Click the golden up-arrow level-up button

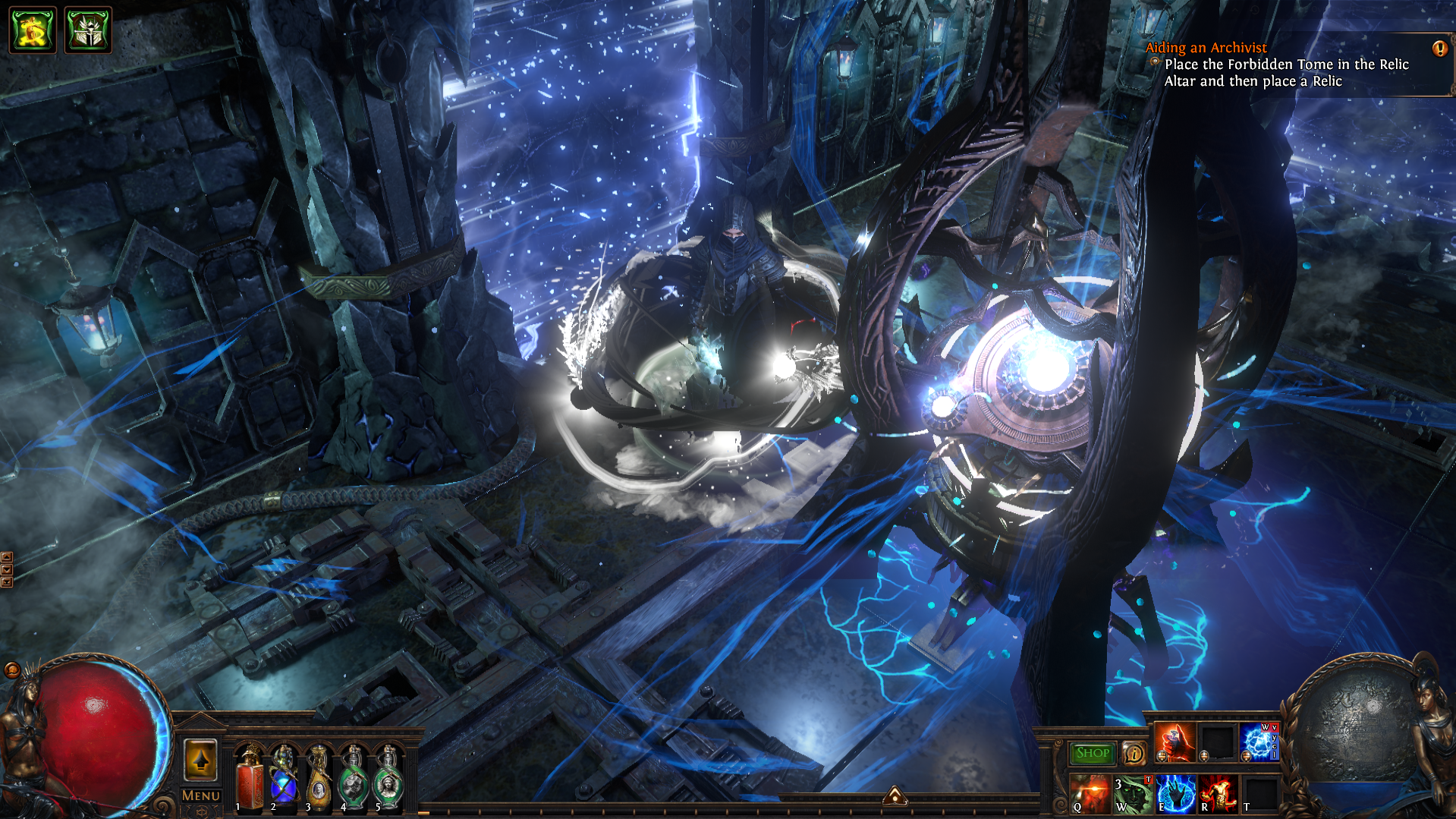click(x=200, y=760)
